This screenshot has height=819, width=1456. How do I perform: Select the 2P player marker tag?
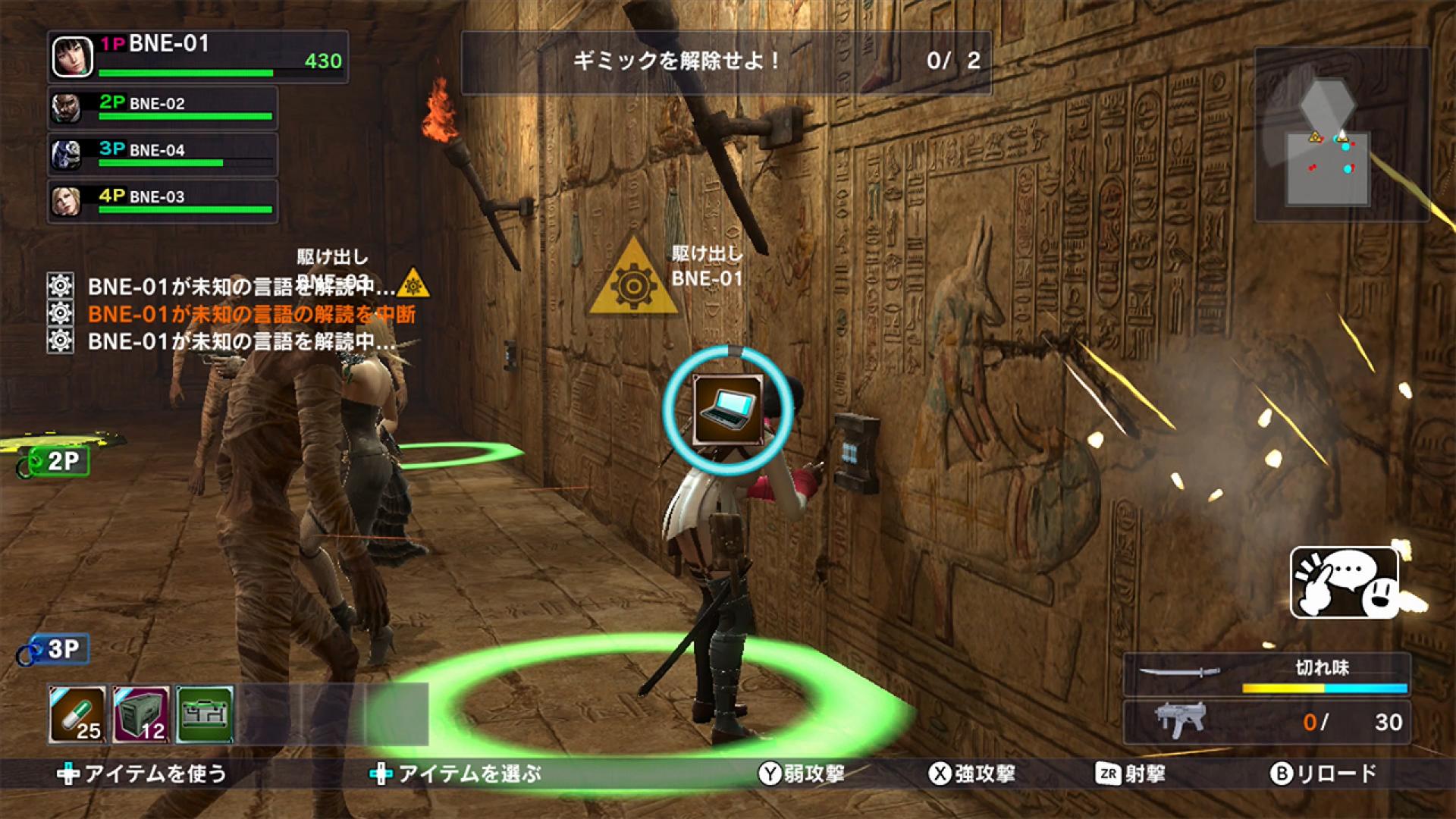pos(57,460)
